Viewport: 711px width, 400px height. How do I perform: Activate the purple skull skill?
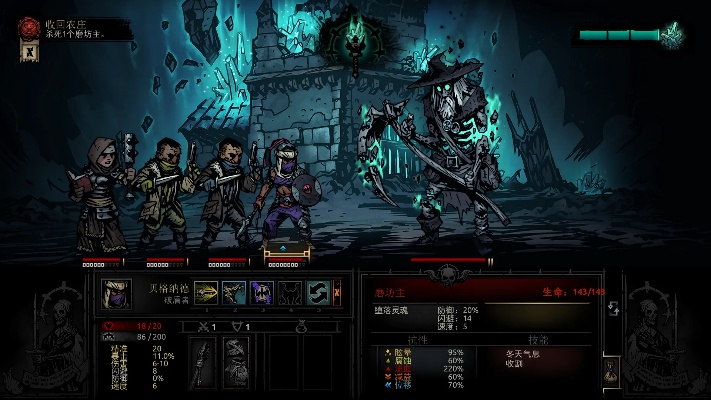tap(262, 292)
